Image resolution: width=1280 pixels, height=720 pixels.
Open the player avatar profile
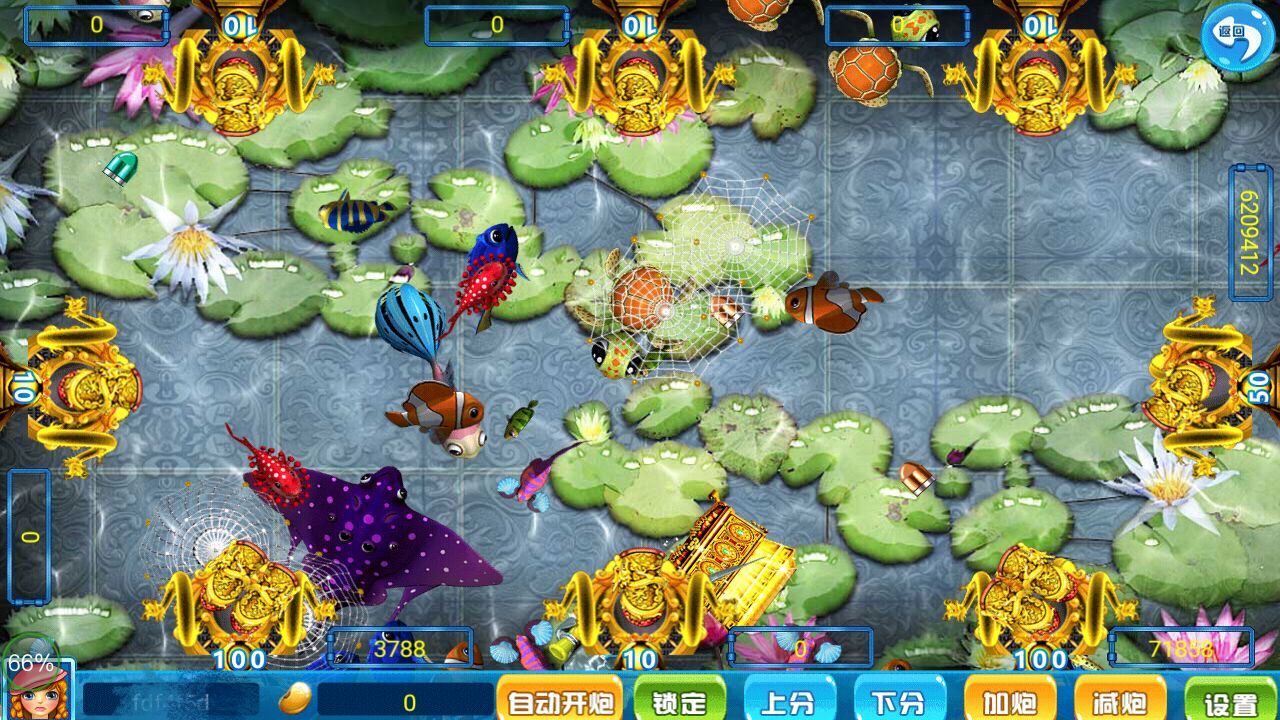point(37,692)
